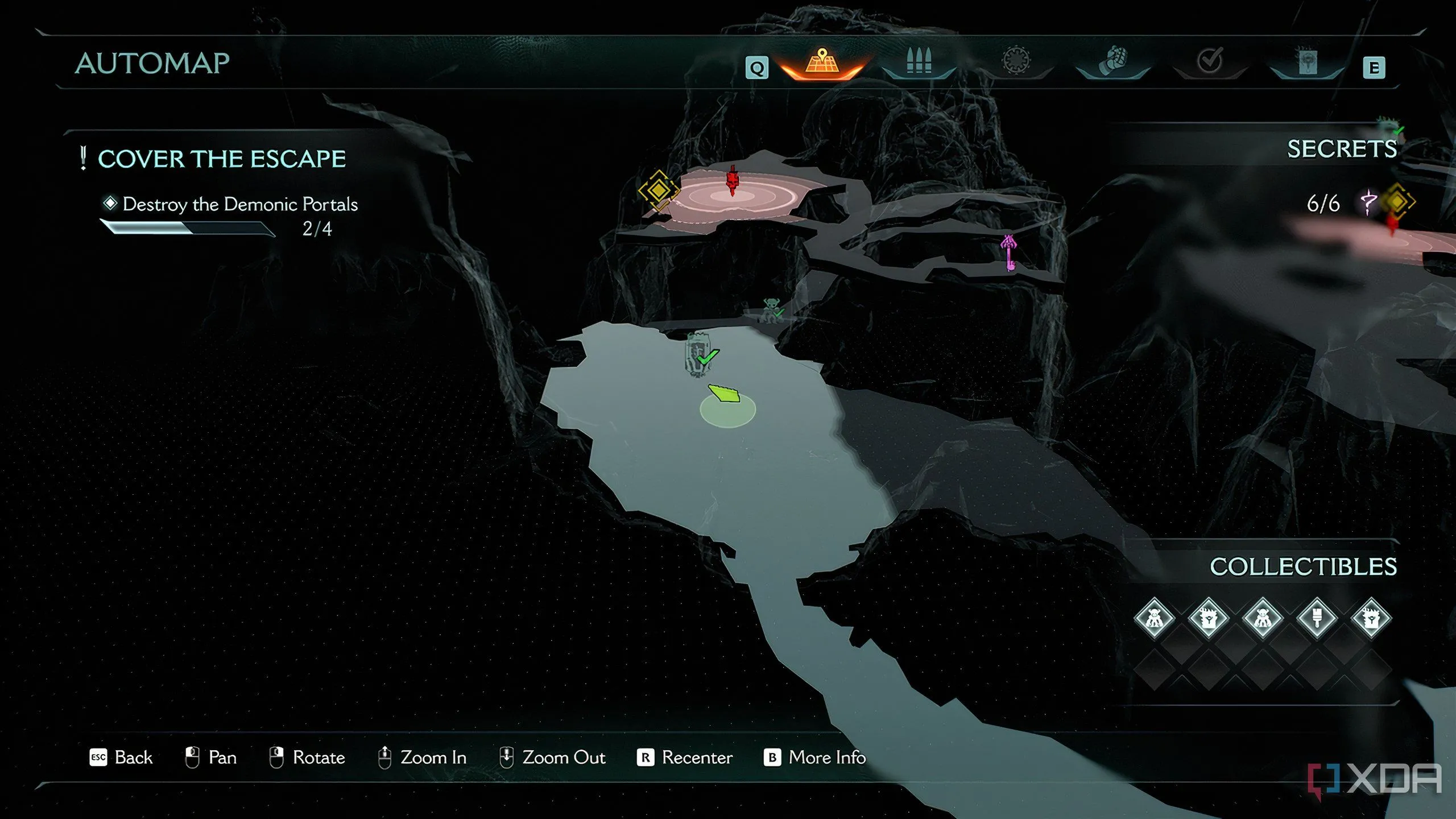Switch to the weapons tab with bullets icon
The width and height of the screenshot is (1456, 819).
[x=919, y=61]
